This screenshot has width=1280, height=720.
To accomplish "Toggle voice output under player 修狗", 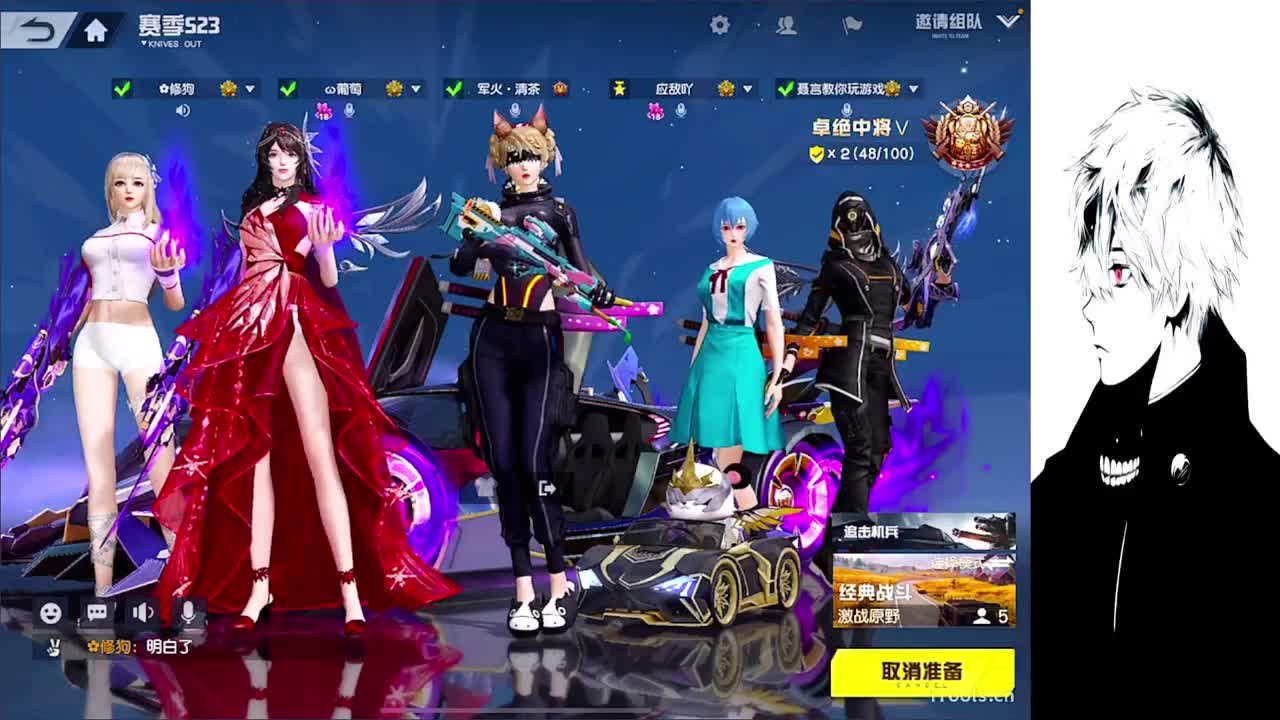I will pyautogui.click(x=182, y=109).
